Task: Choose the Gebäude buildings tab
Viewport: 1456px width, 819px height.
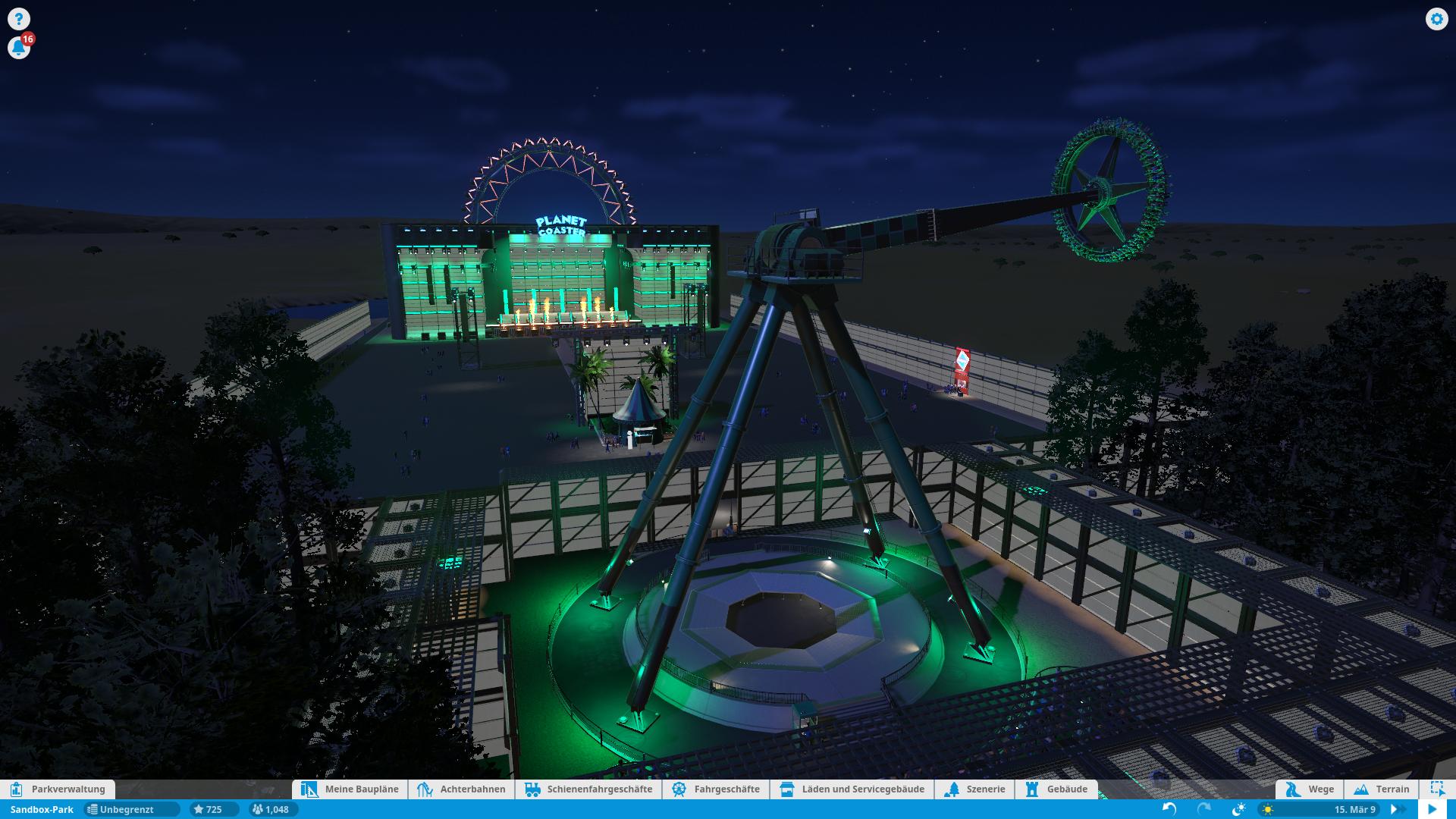Action: 1056,789
